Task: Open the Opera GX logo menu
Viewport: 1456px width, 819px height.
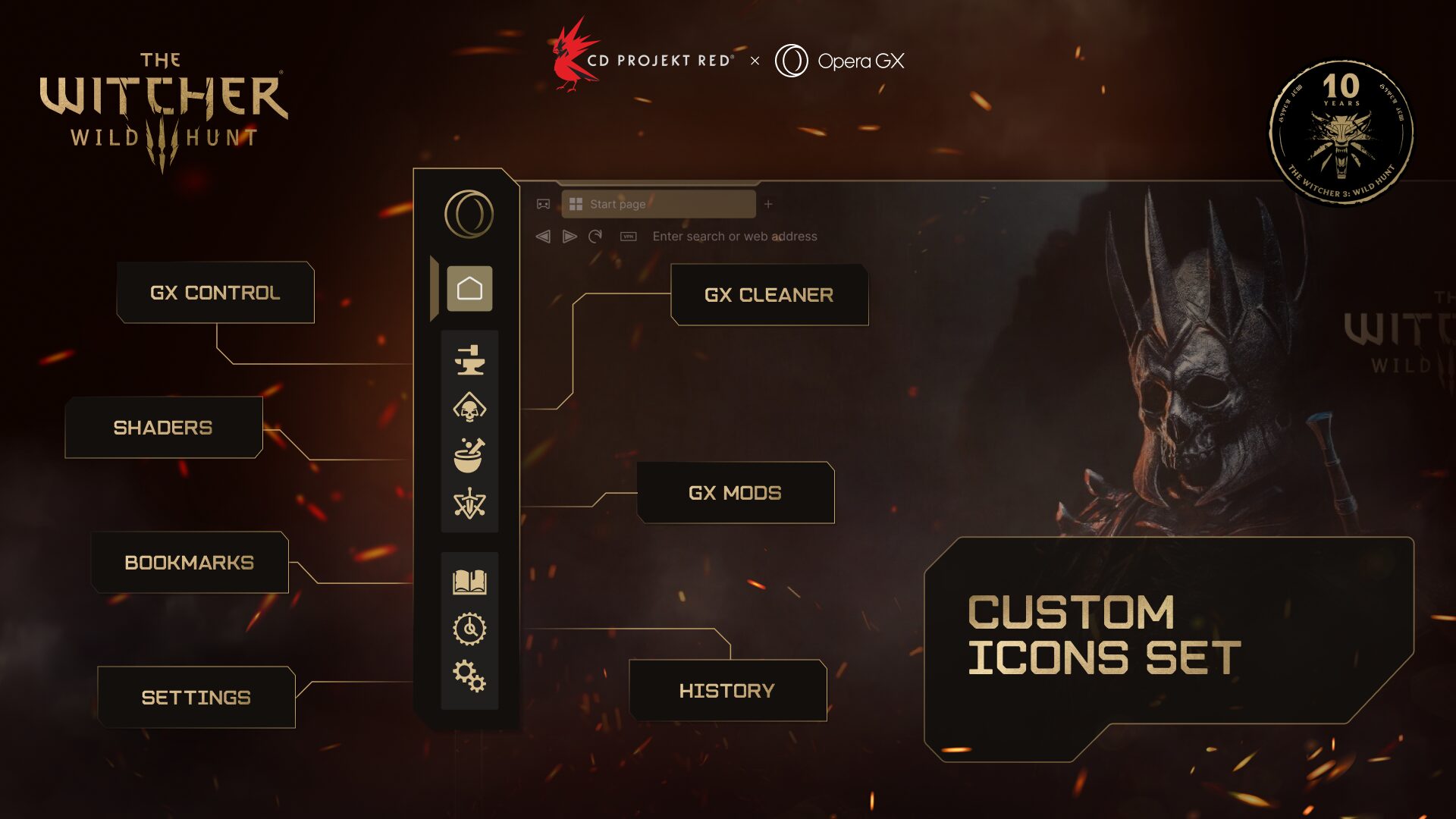Action: [469, 214]
